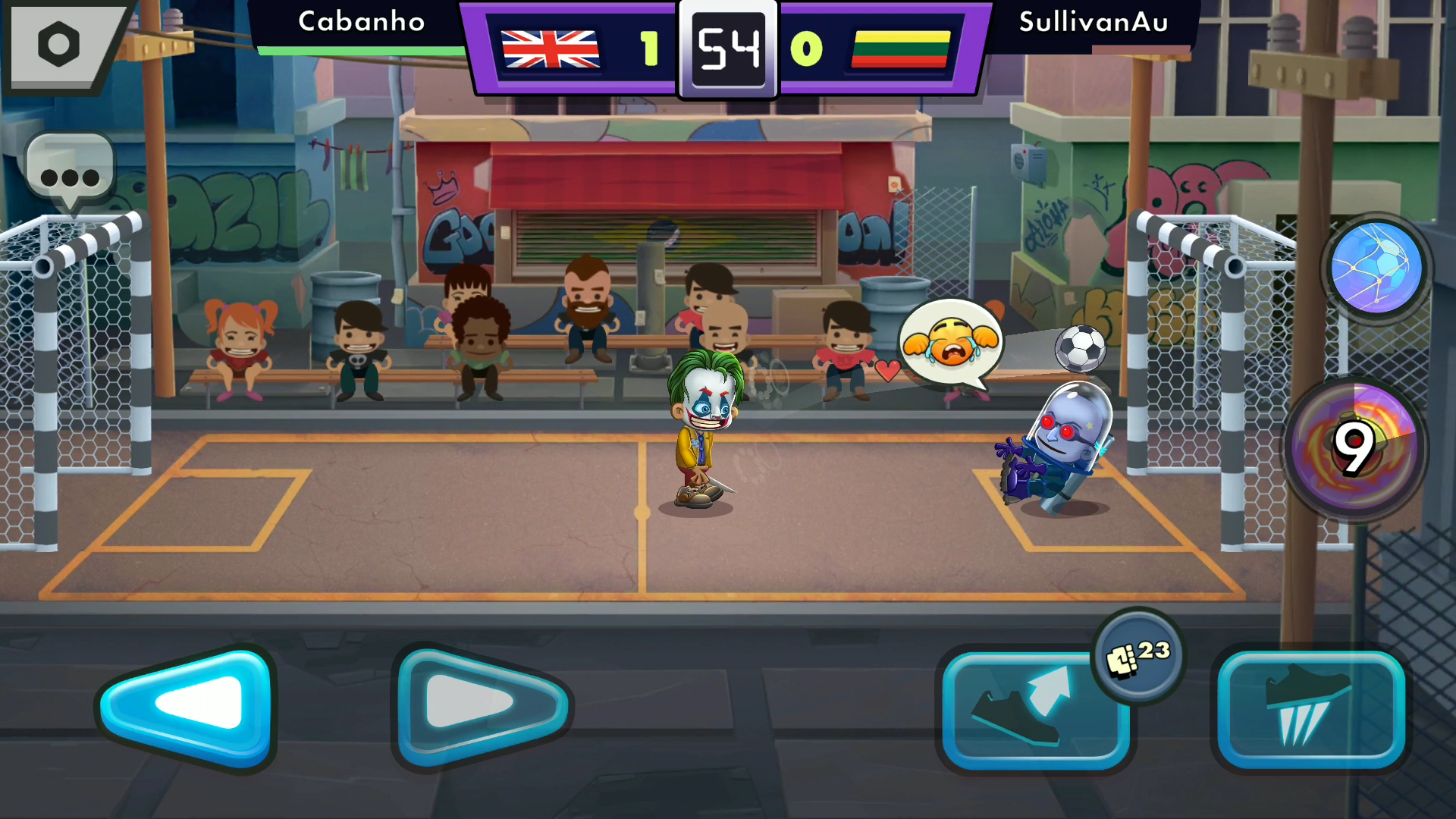Open the settings gear menu
Viewport: 1456px width, 819px height.
[x=59, y=45]
